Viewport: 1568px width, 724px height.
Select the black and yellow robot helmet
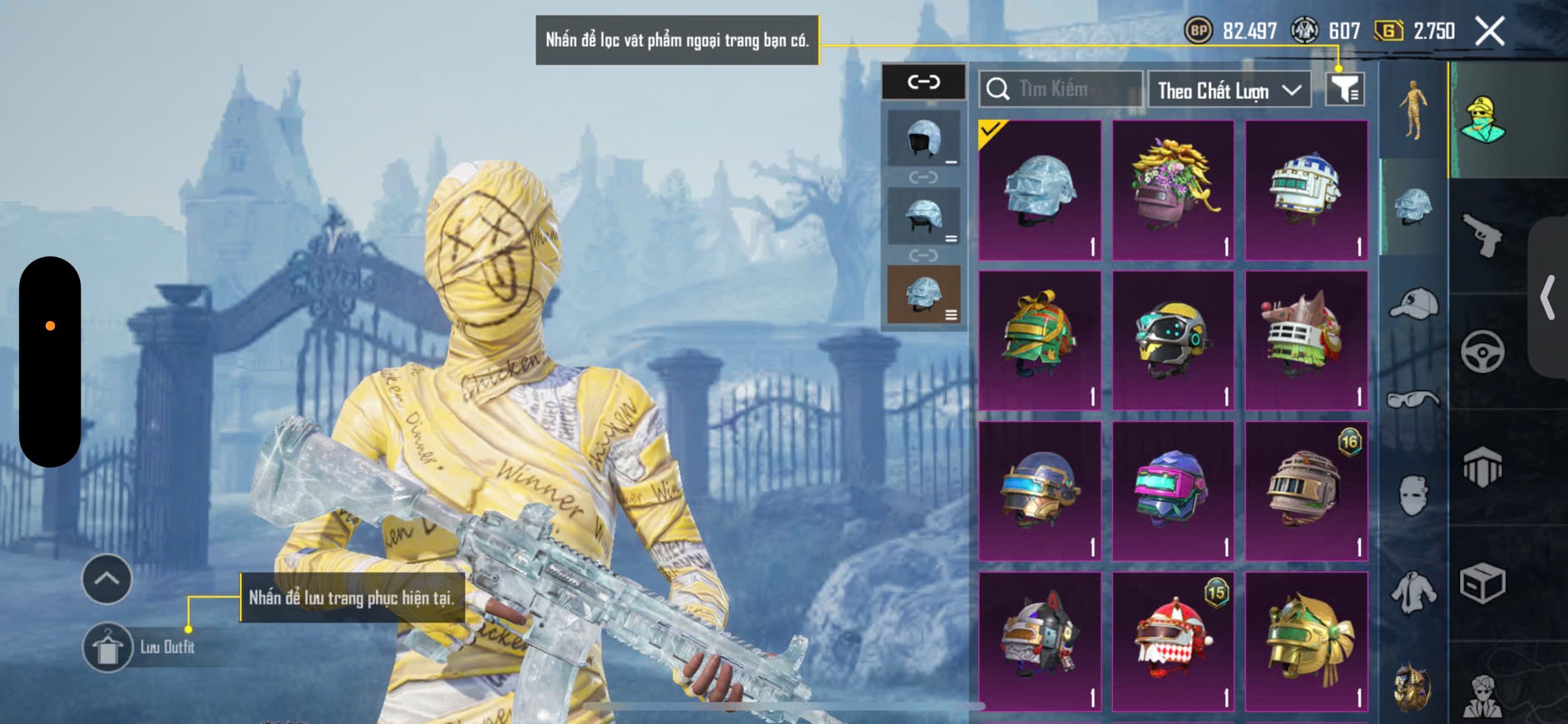(1173, 340)
